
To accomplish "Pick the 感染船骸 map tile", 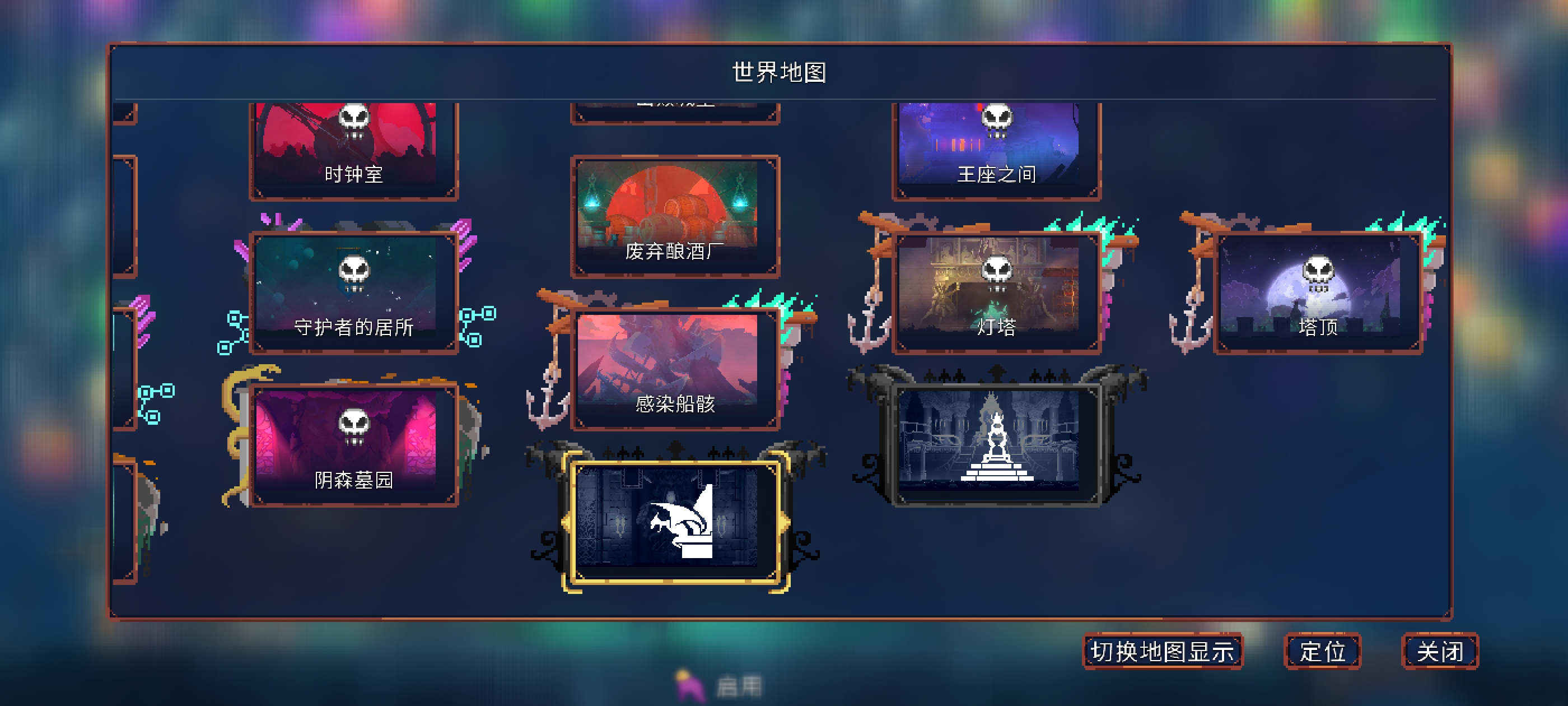I will point(674,369).
